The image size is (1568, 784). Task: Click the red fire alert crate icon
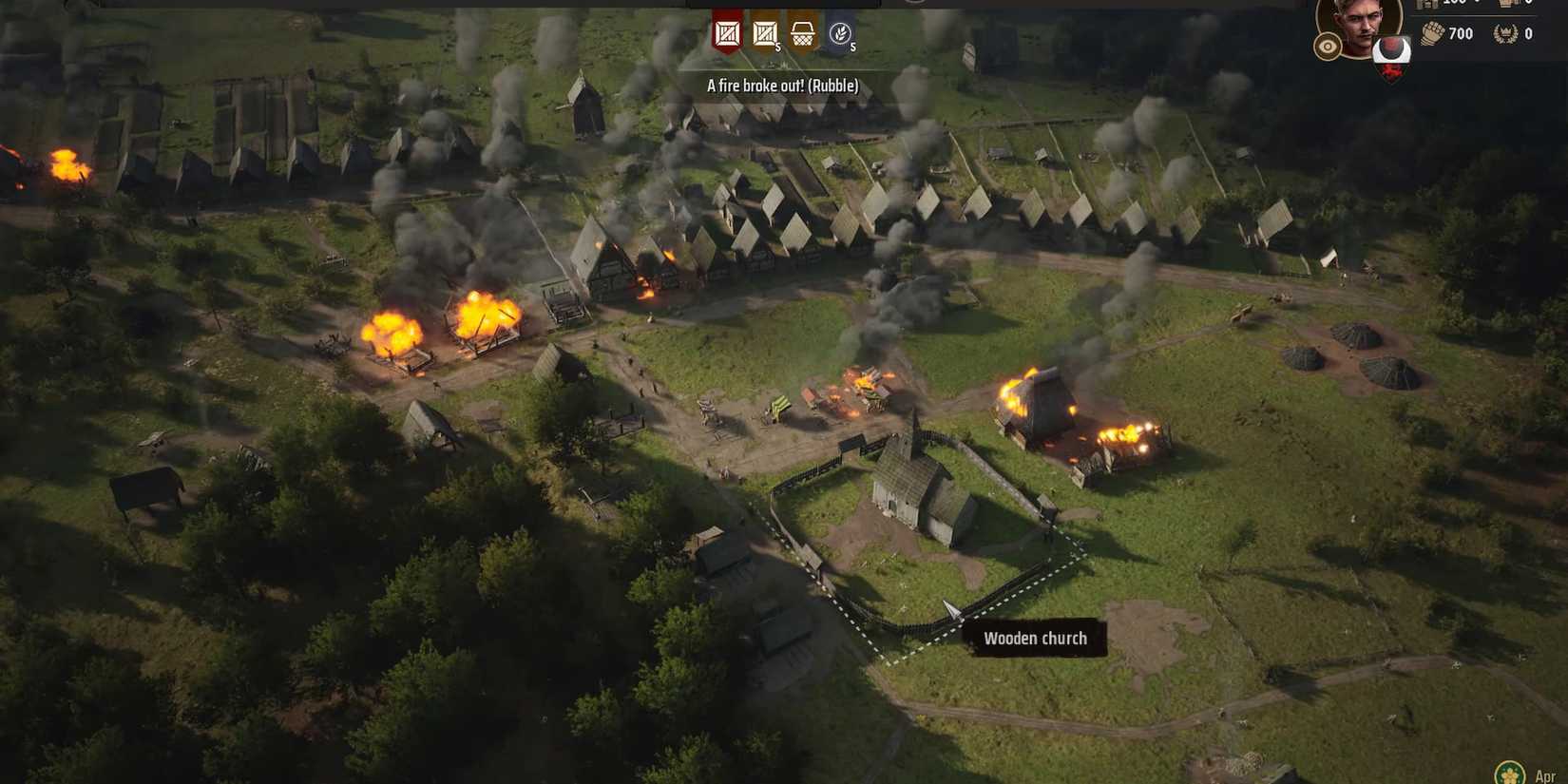click(x=727, y=33)
